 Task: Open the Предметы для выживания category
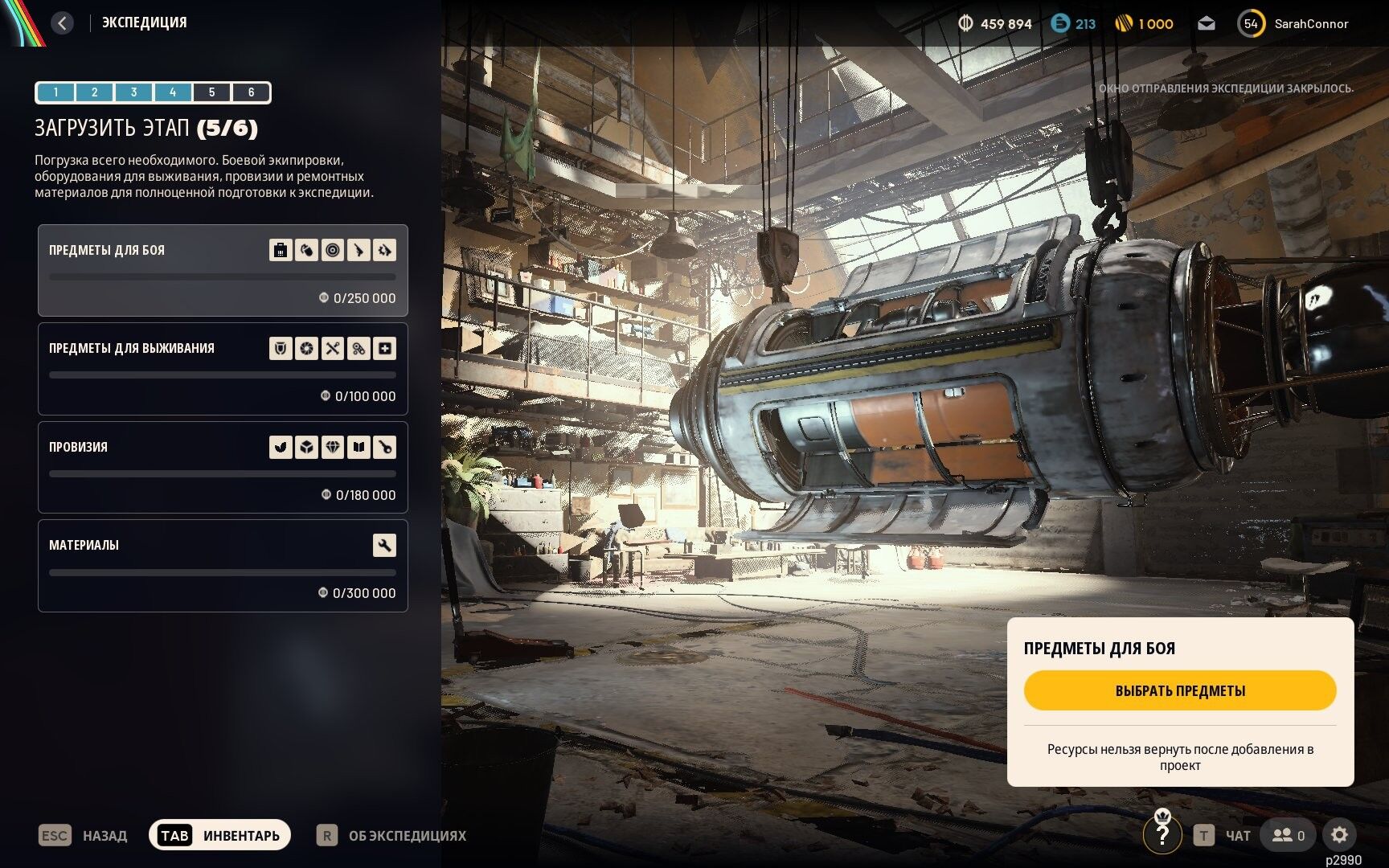[223, 369]
